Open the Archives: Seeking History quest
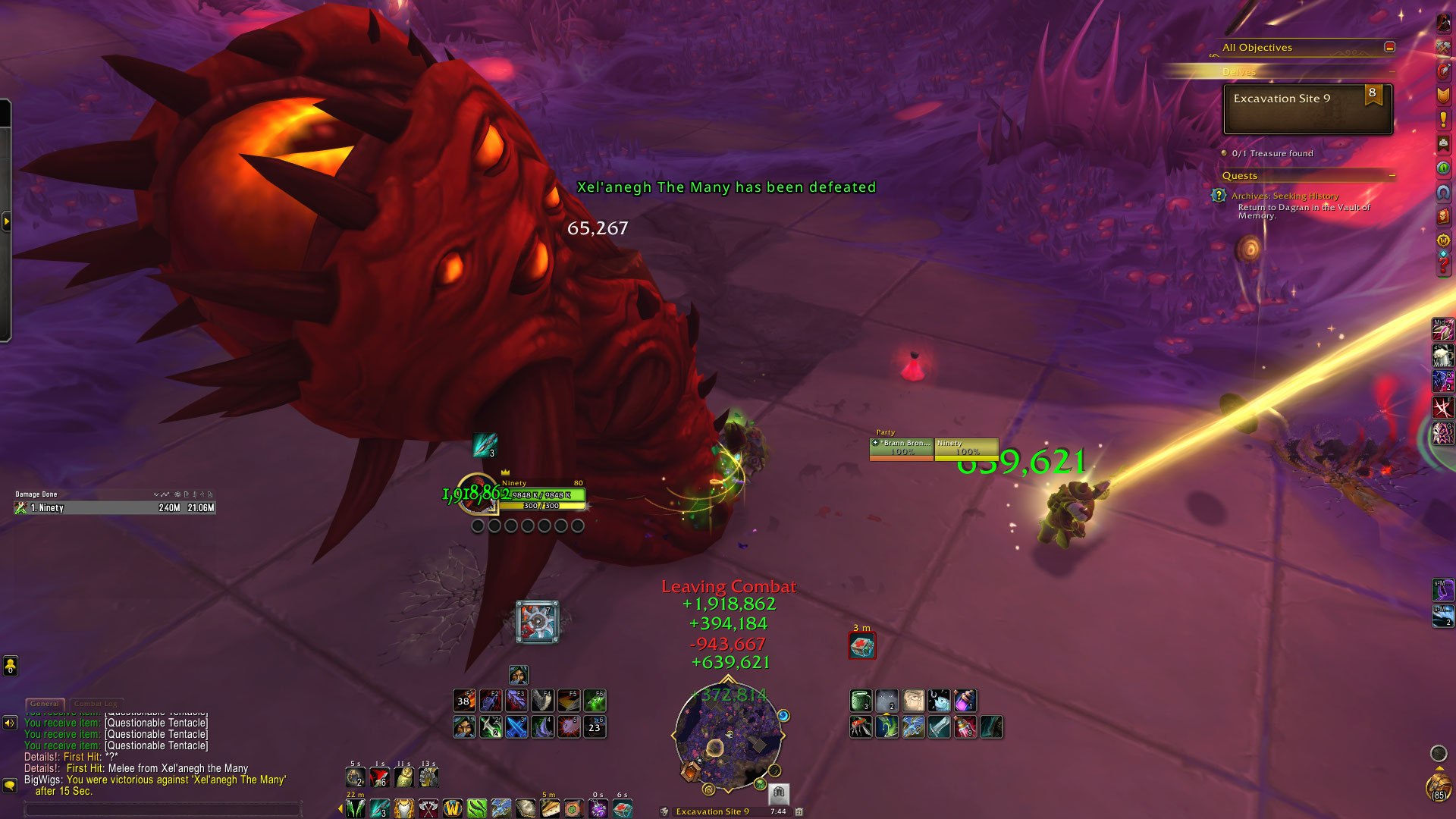 (1285, 196)
